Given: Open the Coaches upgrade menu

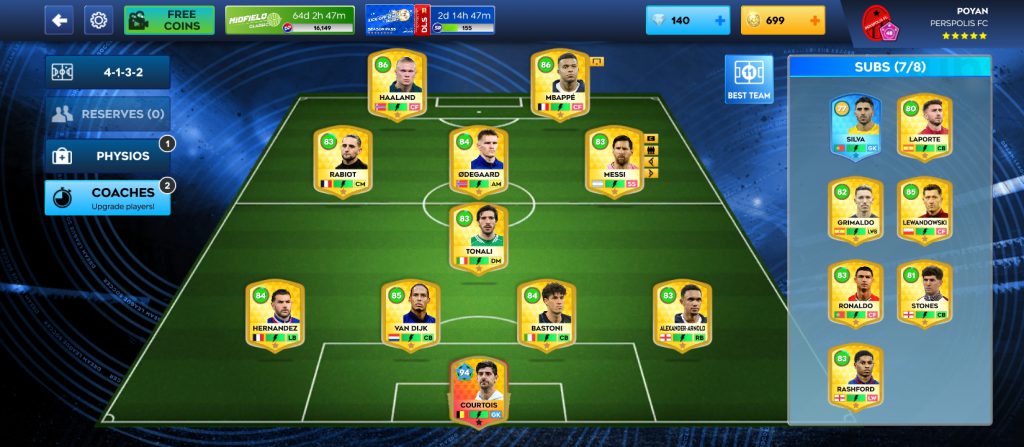Looking at the screenshot, I should 107,197.
